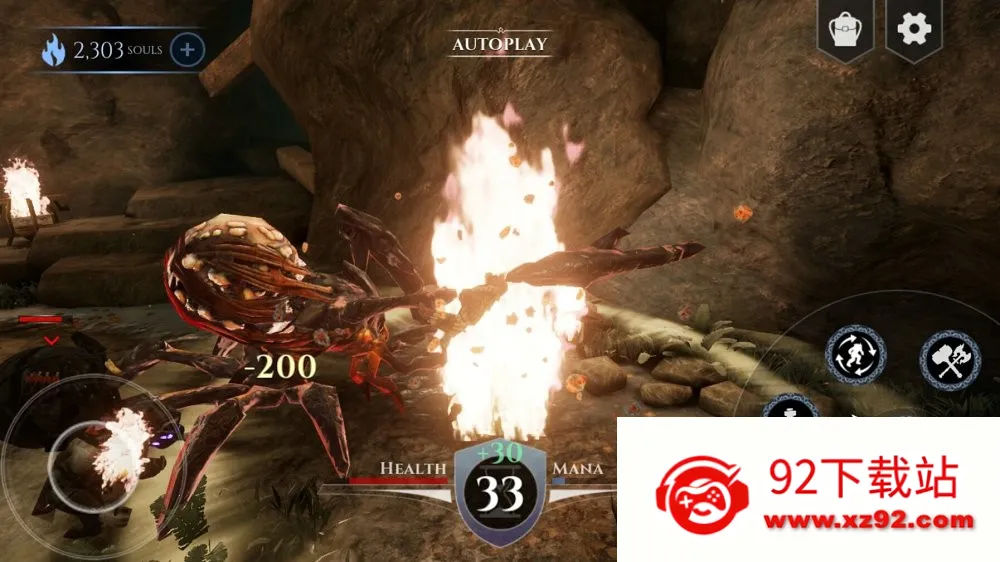
Task: Add more souls with the plus button
Action: coord(187,49)
